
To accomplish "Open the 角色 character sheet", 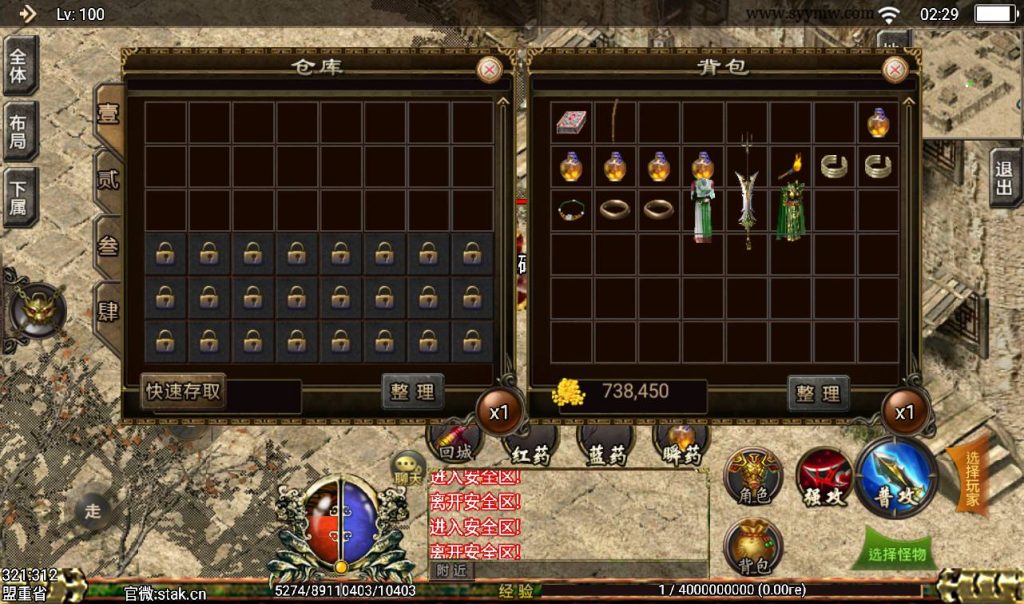I will (753, 479).
